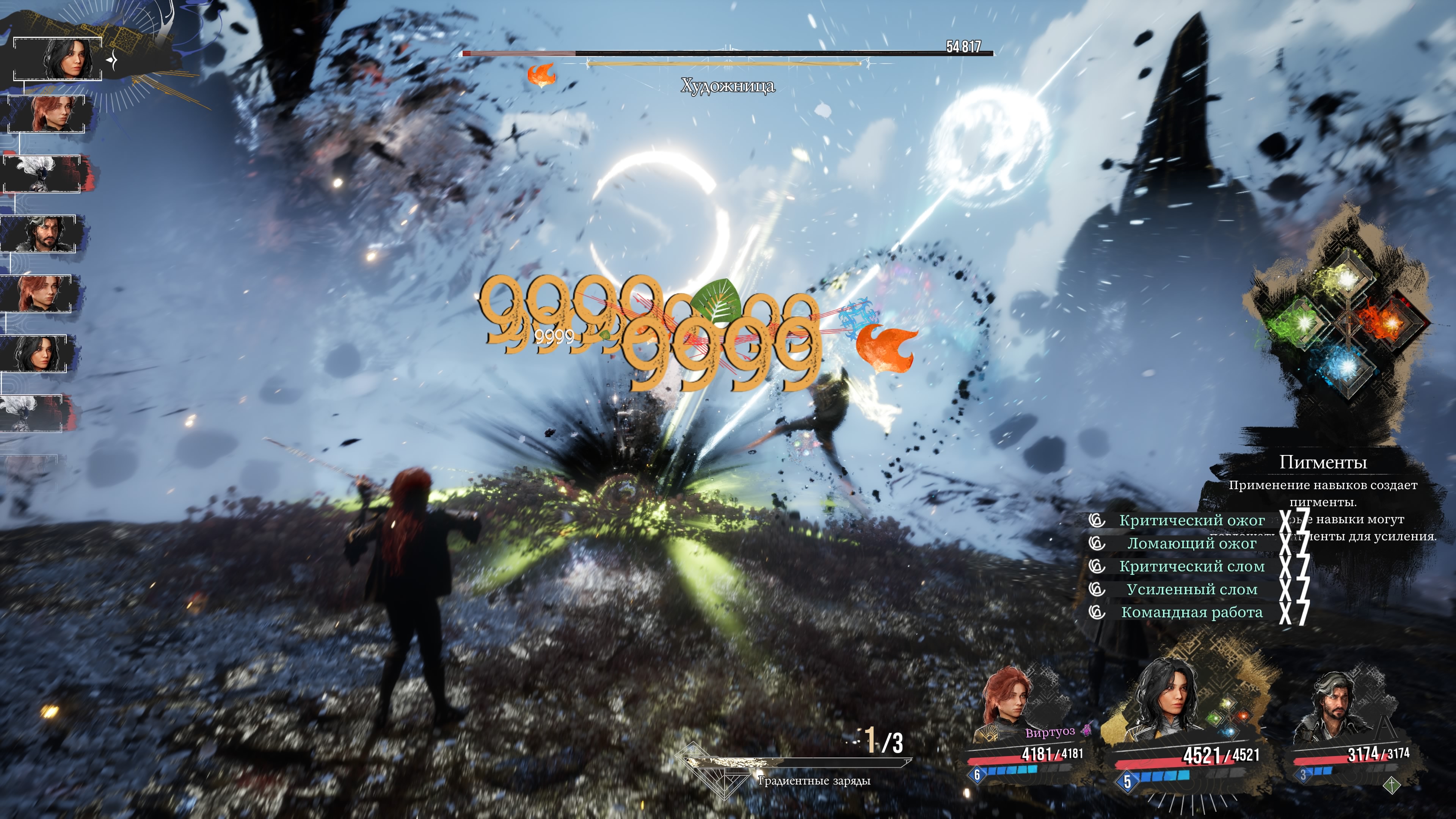
Task: Select the "Ломающий ожог" effect row
Action: point(1191,544)
